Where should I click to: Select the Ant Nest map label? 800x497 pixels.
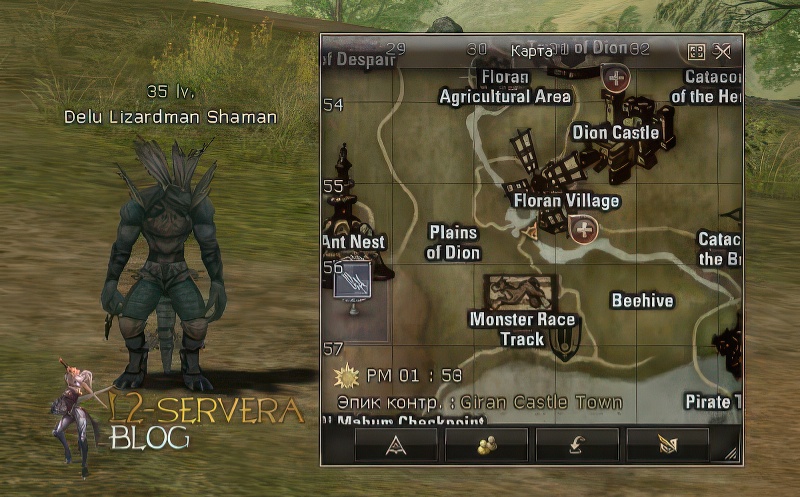353,242
